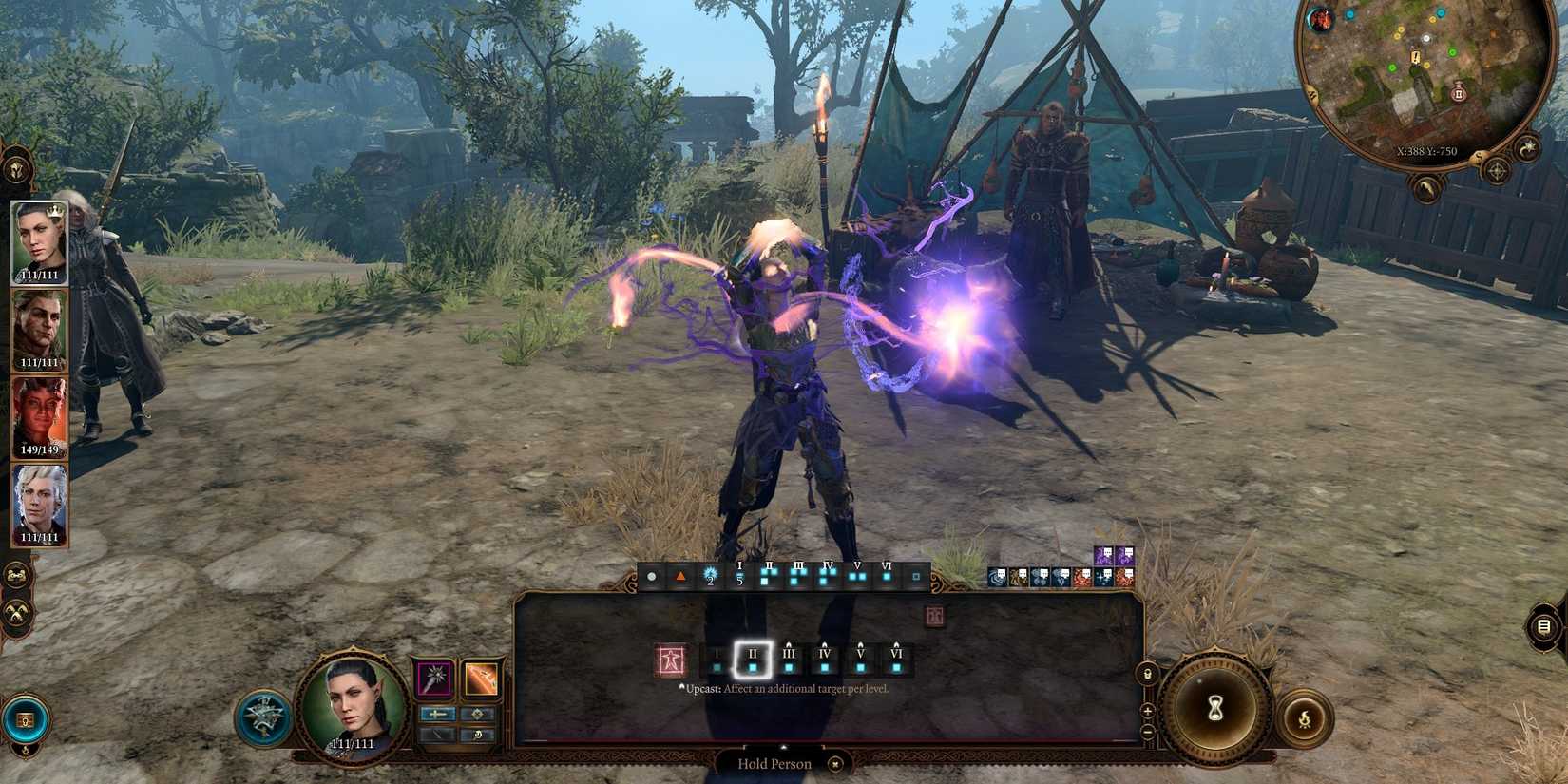Viewport: 1568px width, 784px height.
Task: Click the yellow exclamation quest marker
Action: point(1416,59)
